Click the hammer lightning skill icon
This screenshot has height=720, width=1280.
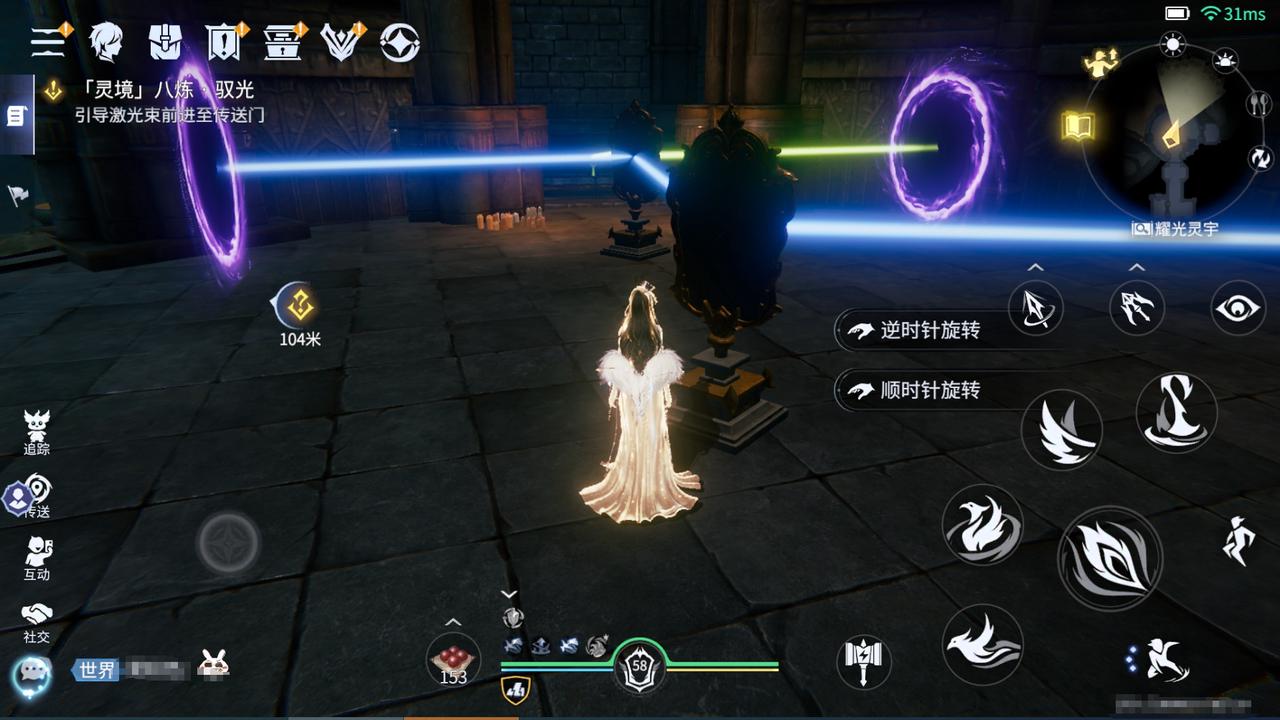(x=863, y=661)
